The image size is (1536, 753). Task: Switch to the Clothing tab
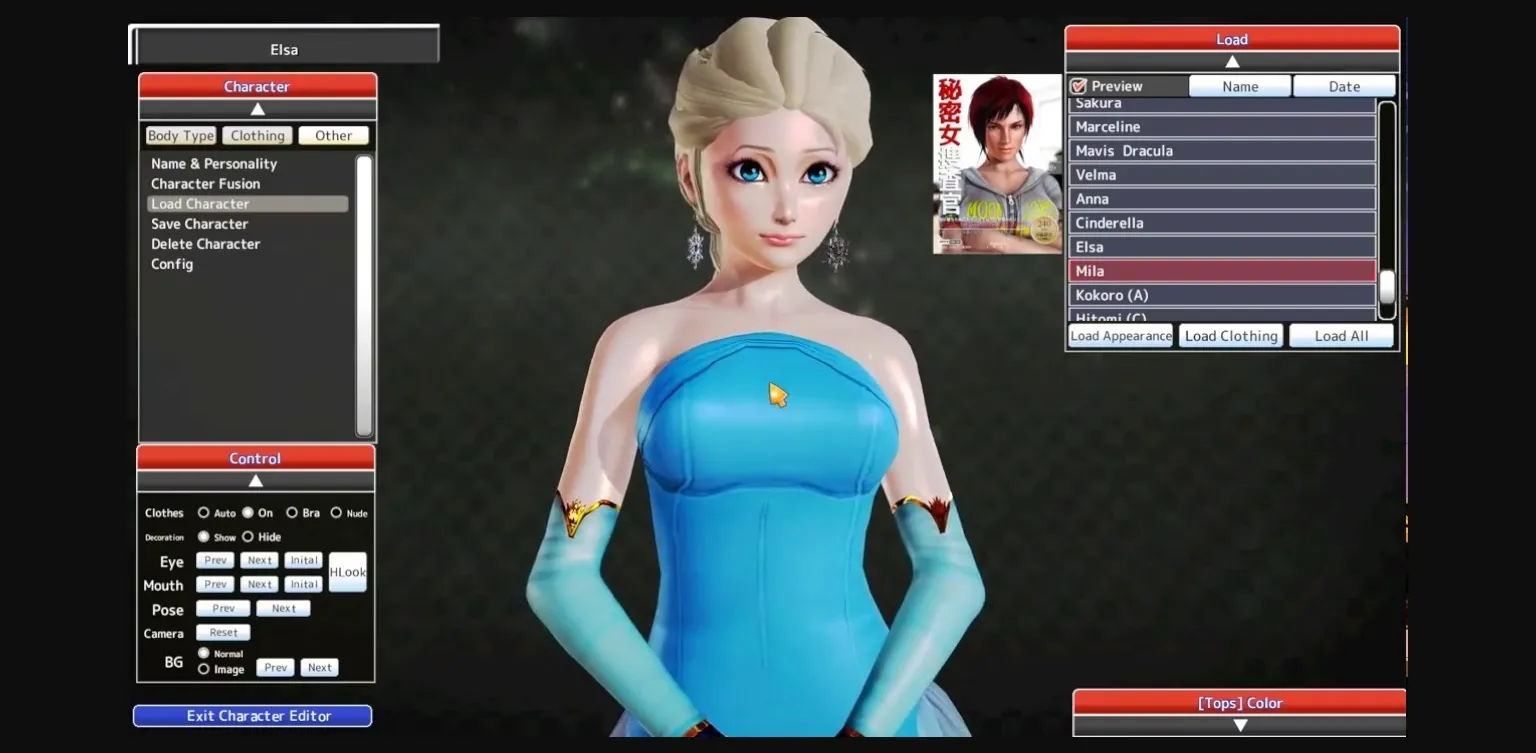pyautogui.click(x=257, y=135)
